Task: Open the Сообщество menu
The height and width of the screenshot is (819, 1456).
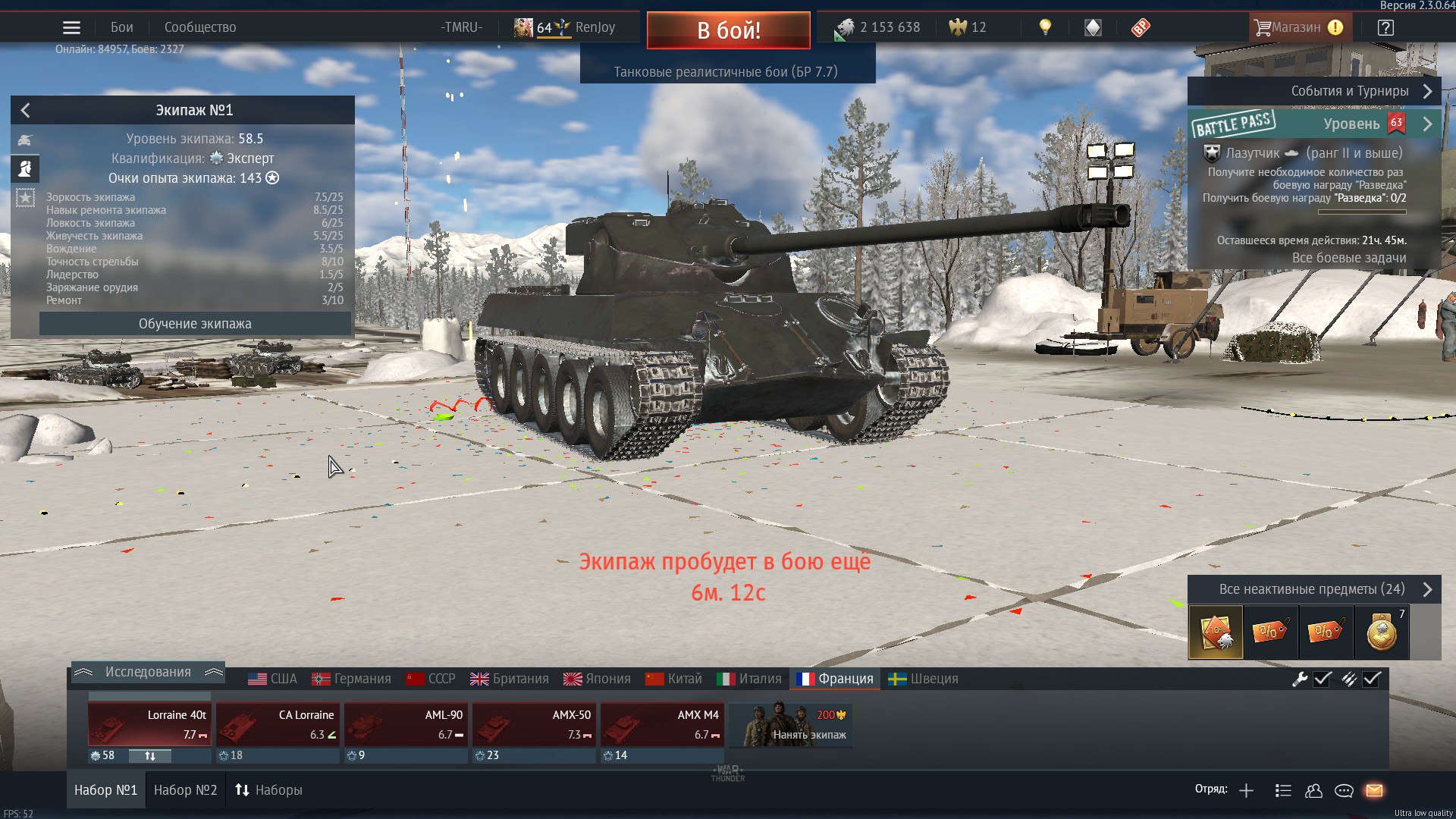Action: coord(200,27)
